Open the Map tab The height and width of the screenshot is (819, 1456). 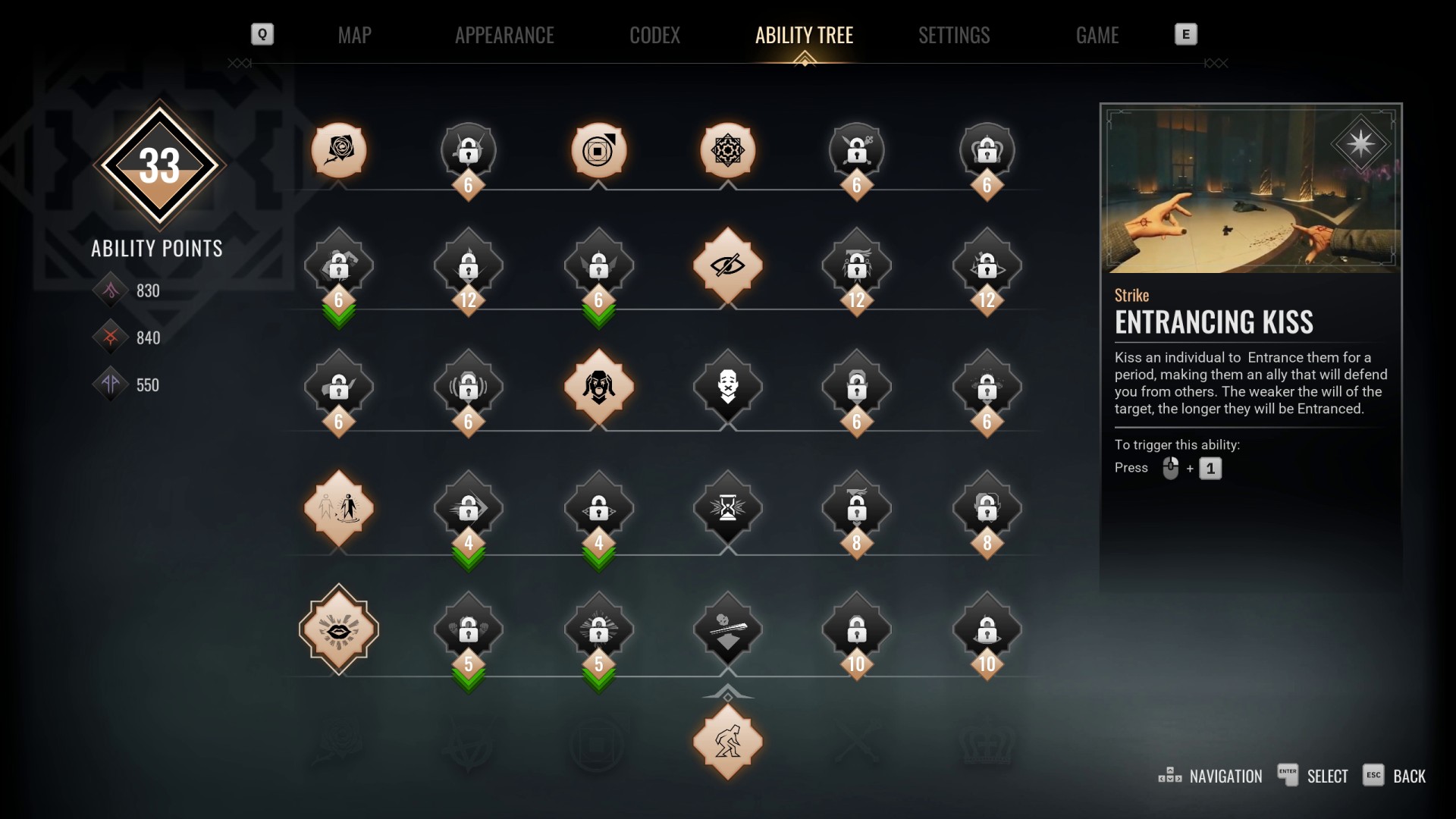pos(354,35)
